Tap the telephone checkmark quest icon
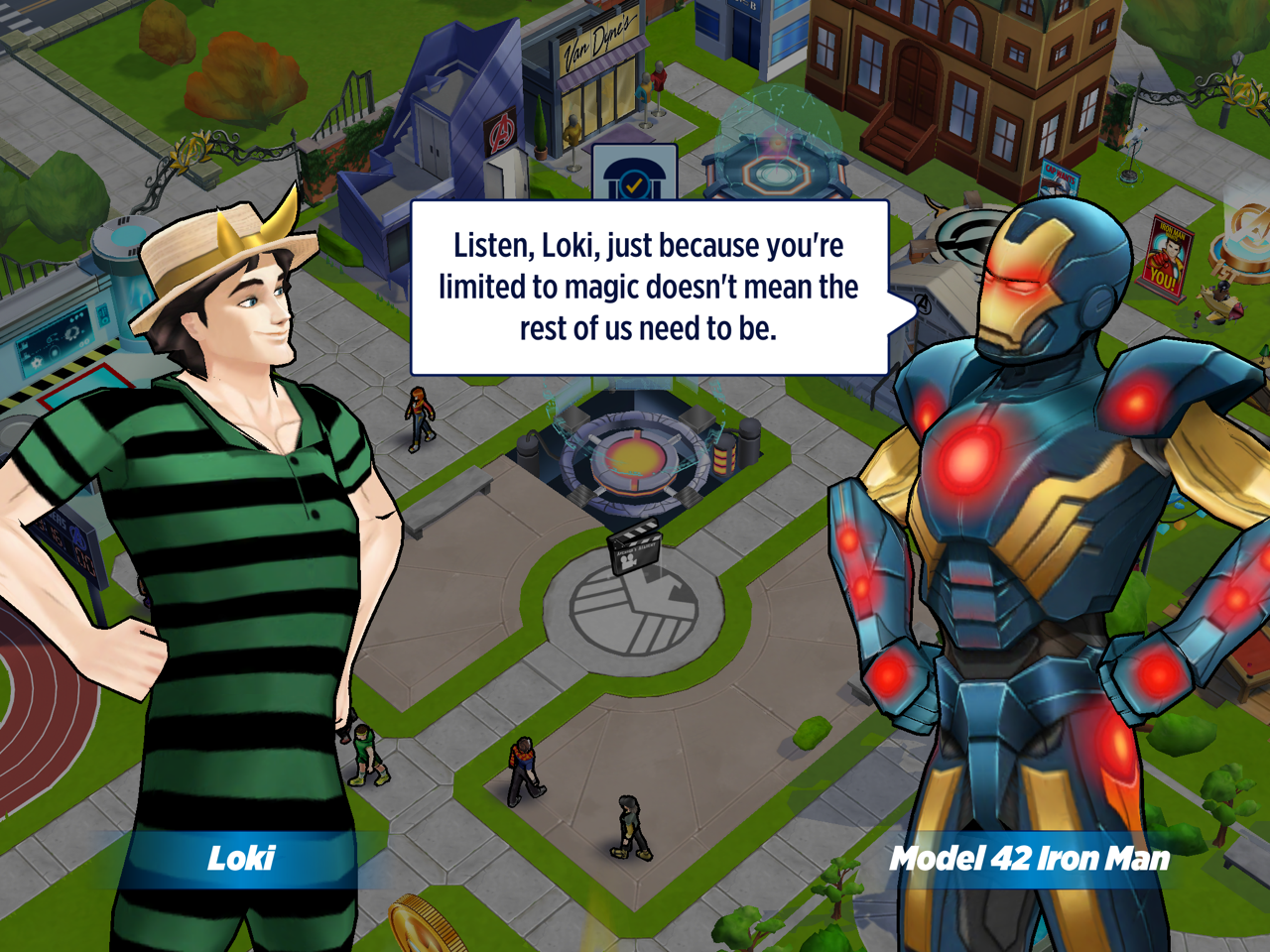The image size is (1270, 952). coord(634,177)
